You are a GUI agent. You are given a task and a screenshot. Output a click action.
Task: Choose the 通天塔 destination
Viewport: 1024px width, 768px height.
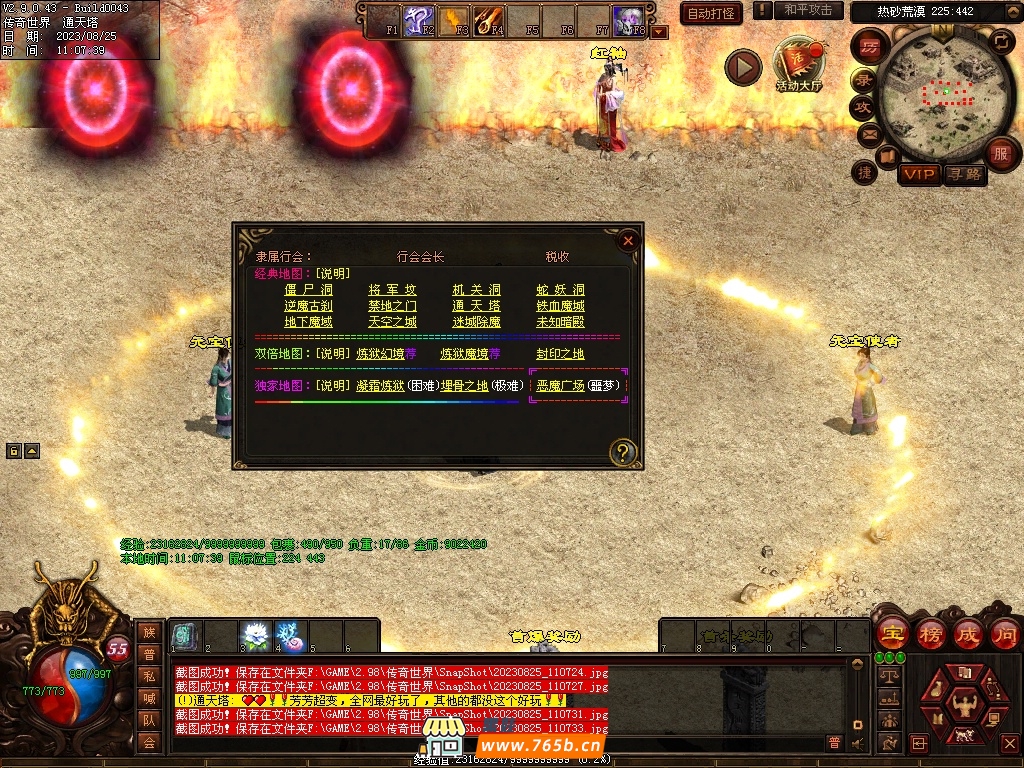click(476, 306)
